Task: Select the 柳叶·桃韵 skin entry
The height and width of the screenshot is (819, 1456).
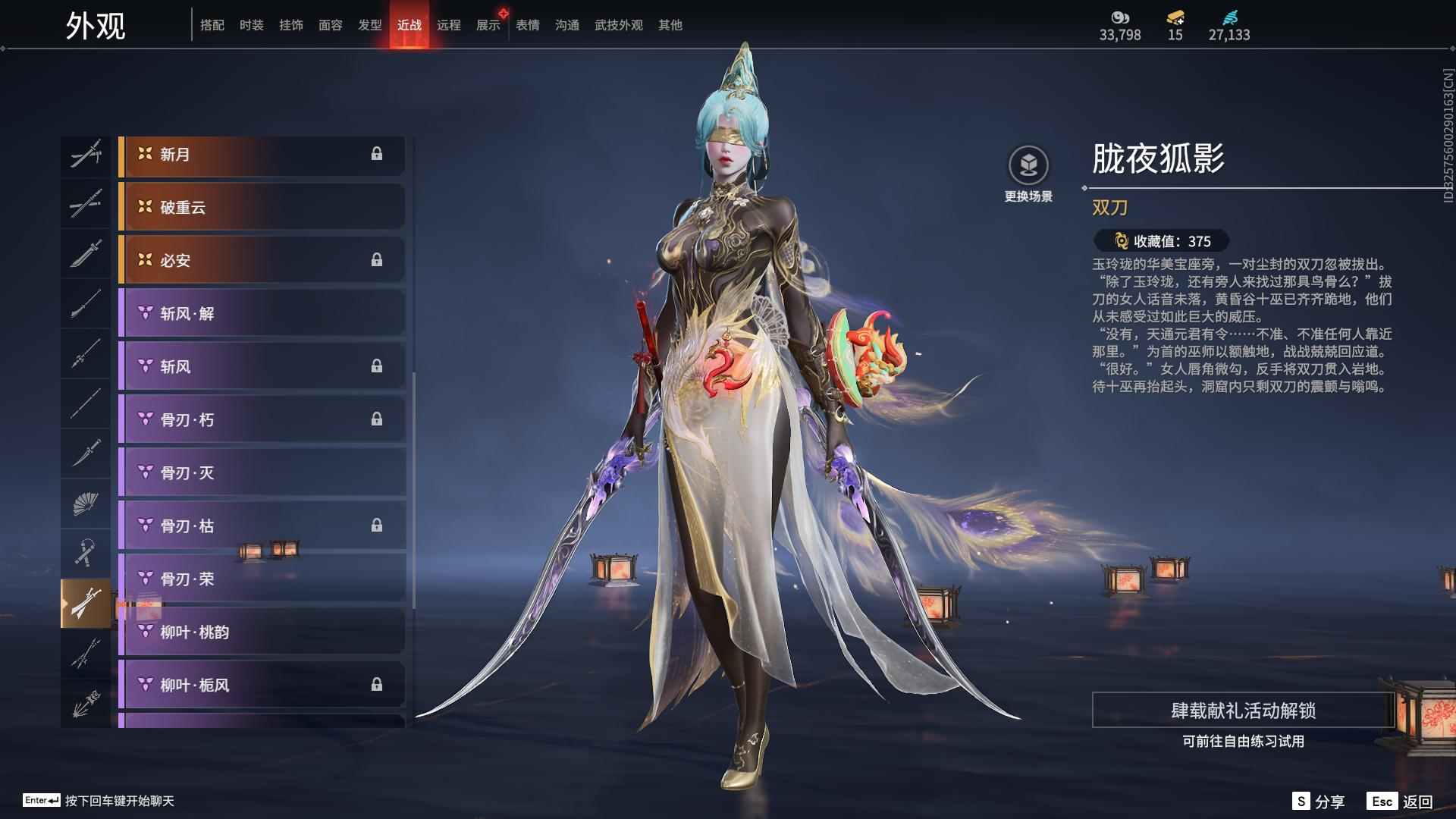Action: (262, 632)
